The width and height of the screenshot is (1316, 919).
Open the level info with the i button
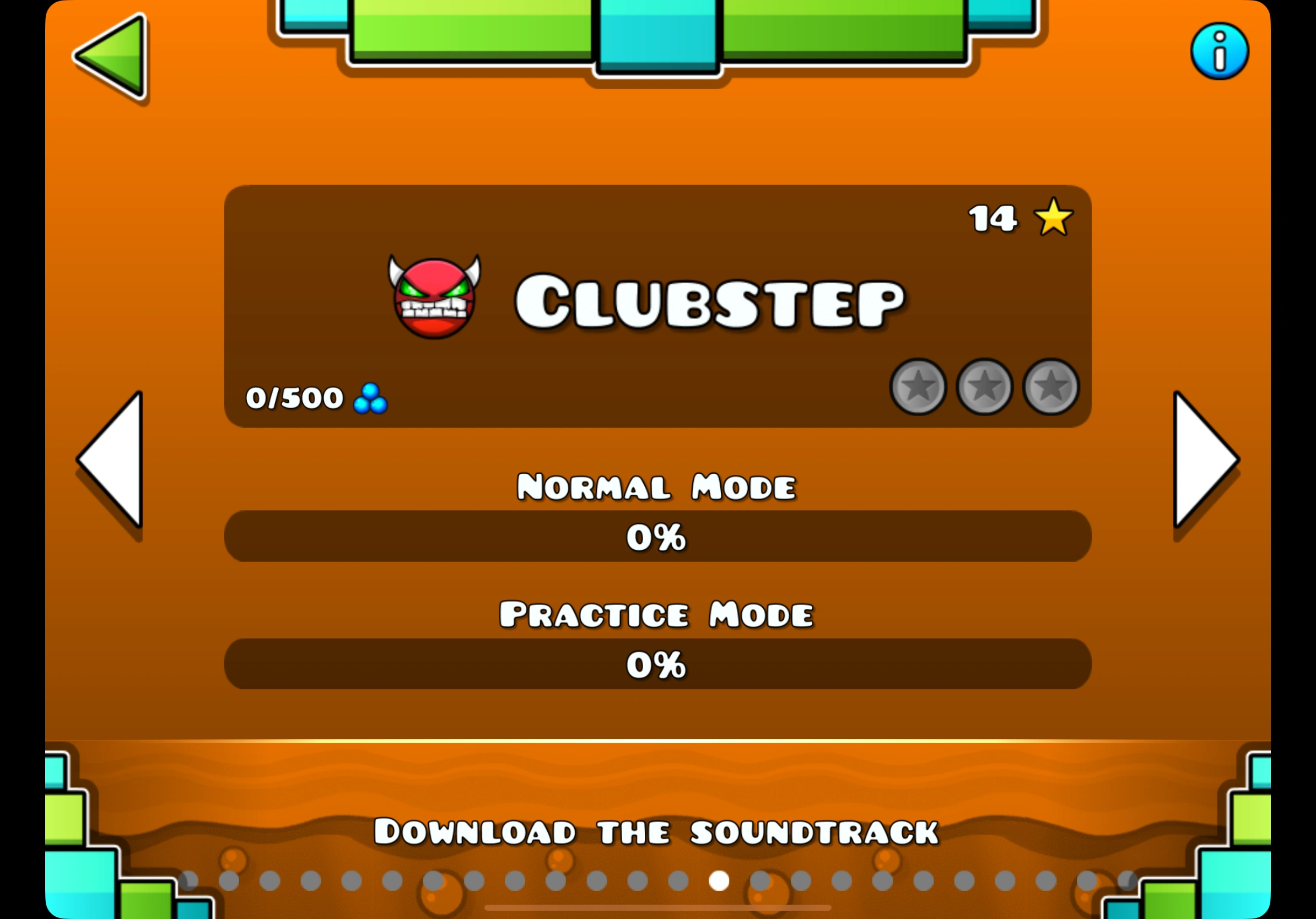[1218, 51]
